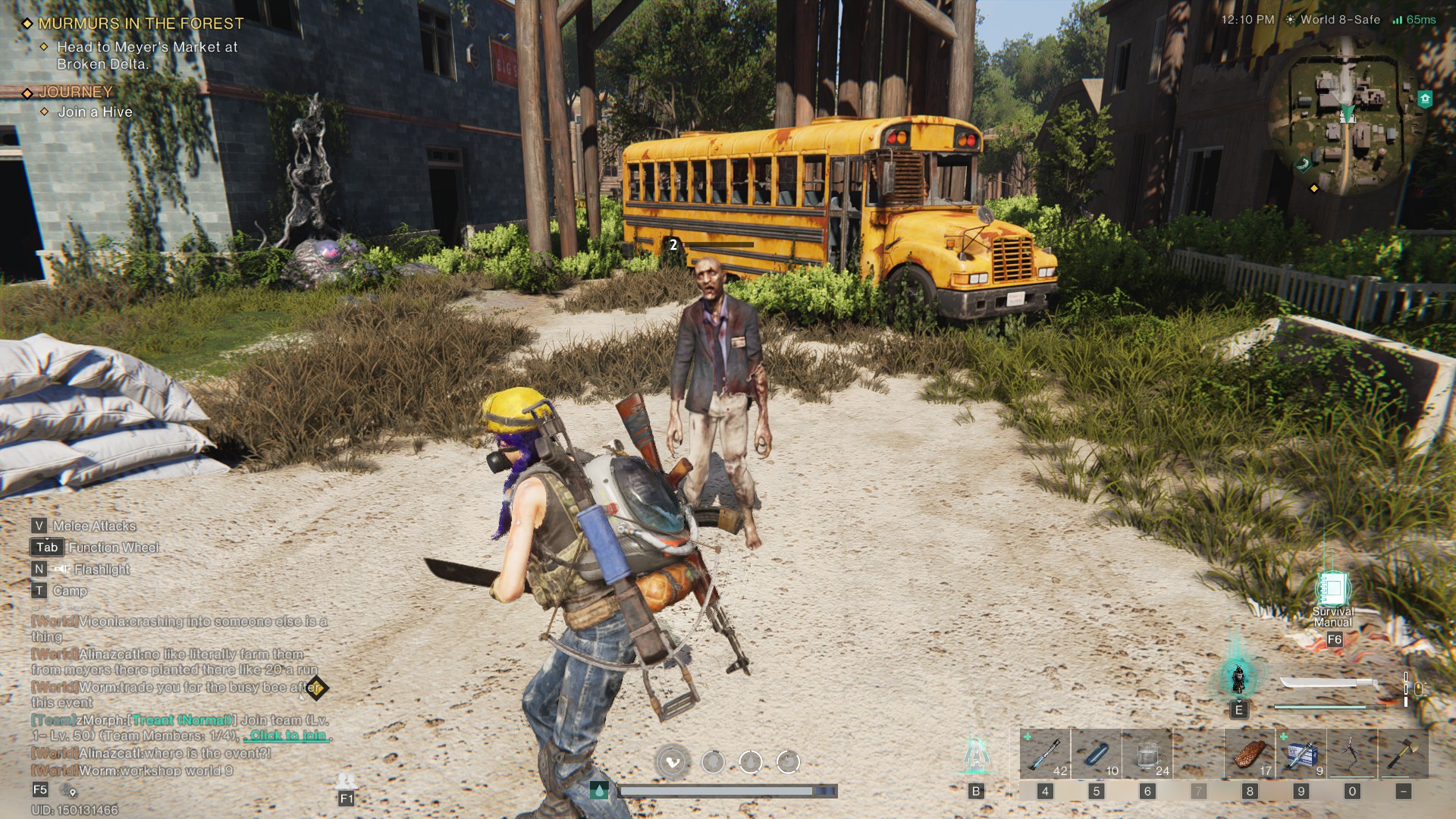The image size is (1456, 819).
Task: Click the flexed arm status icon
Action: 673,761
